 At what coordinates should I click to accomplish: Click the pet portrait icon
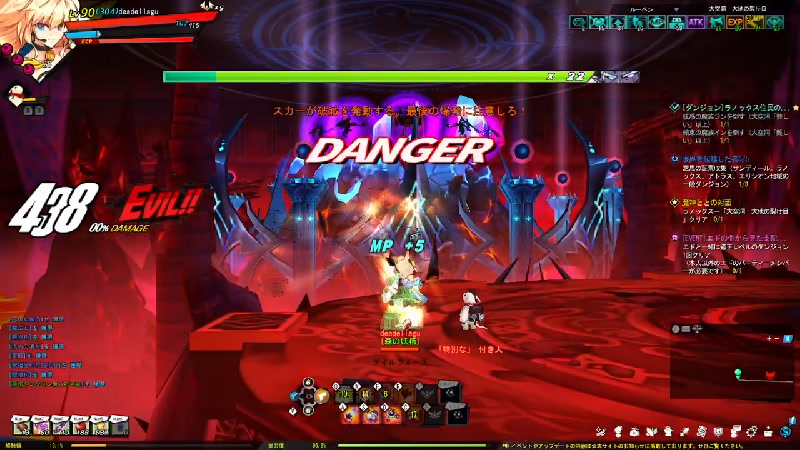pyautogui.click(x=15, y=95)
